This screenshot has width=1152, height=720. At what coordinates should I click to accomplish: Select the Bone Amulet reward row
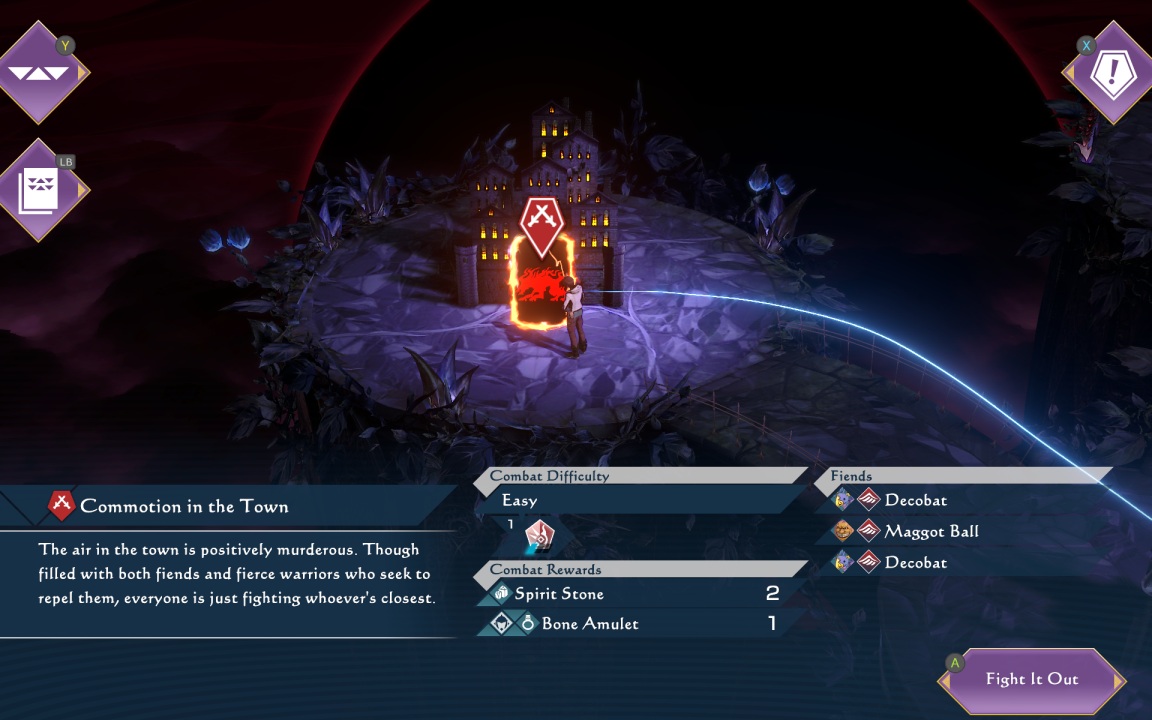point(630,624)
